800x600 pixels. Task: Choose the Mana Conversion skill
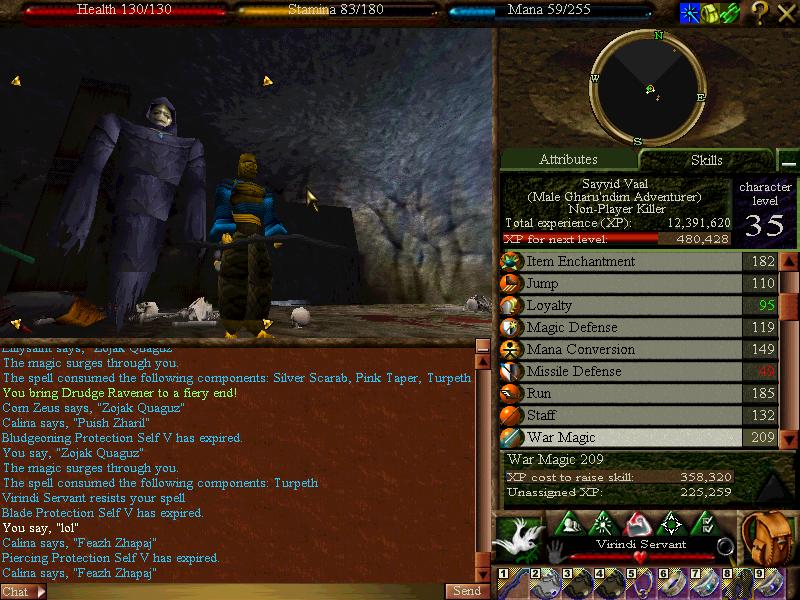620,350
